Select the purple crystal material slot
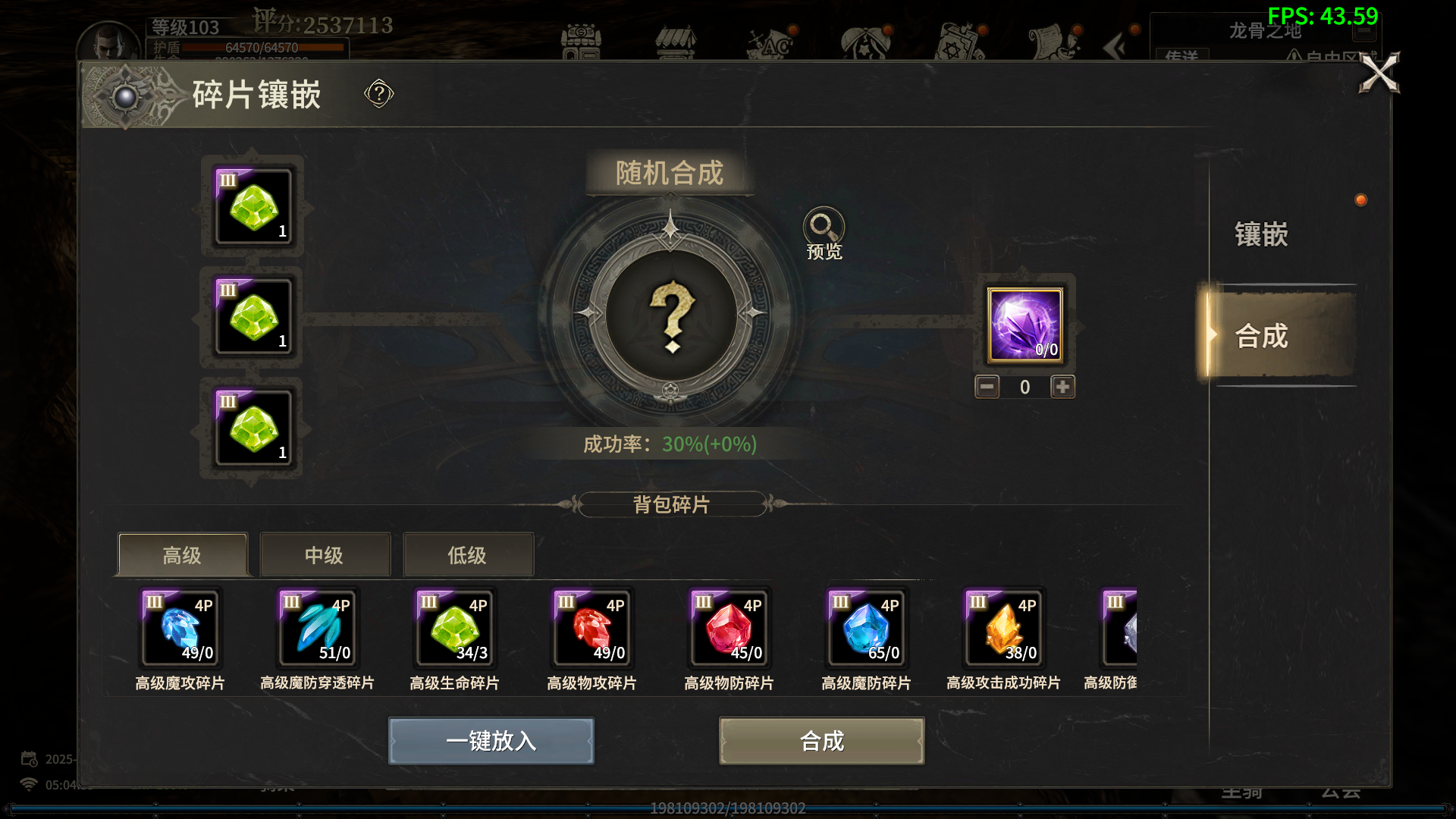The height and width of the screenshot is (819, 1456). click(1025, 325)
